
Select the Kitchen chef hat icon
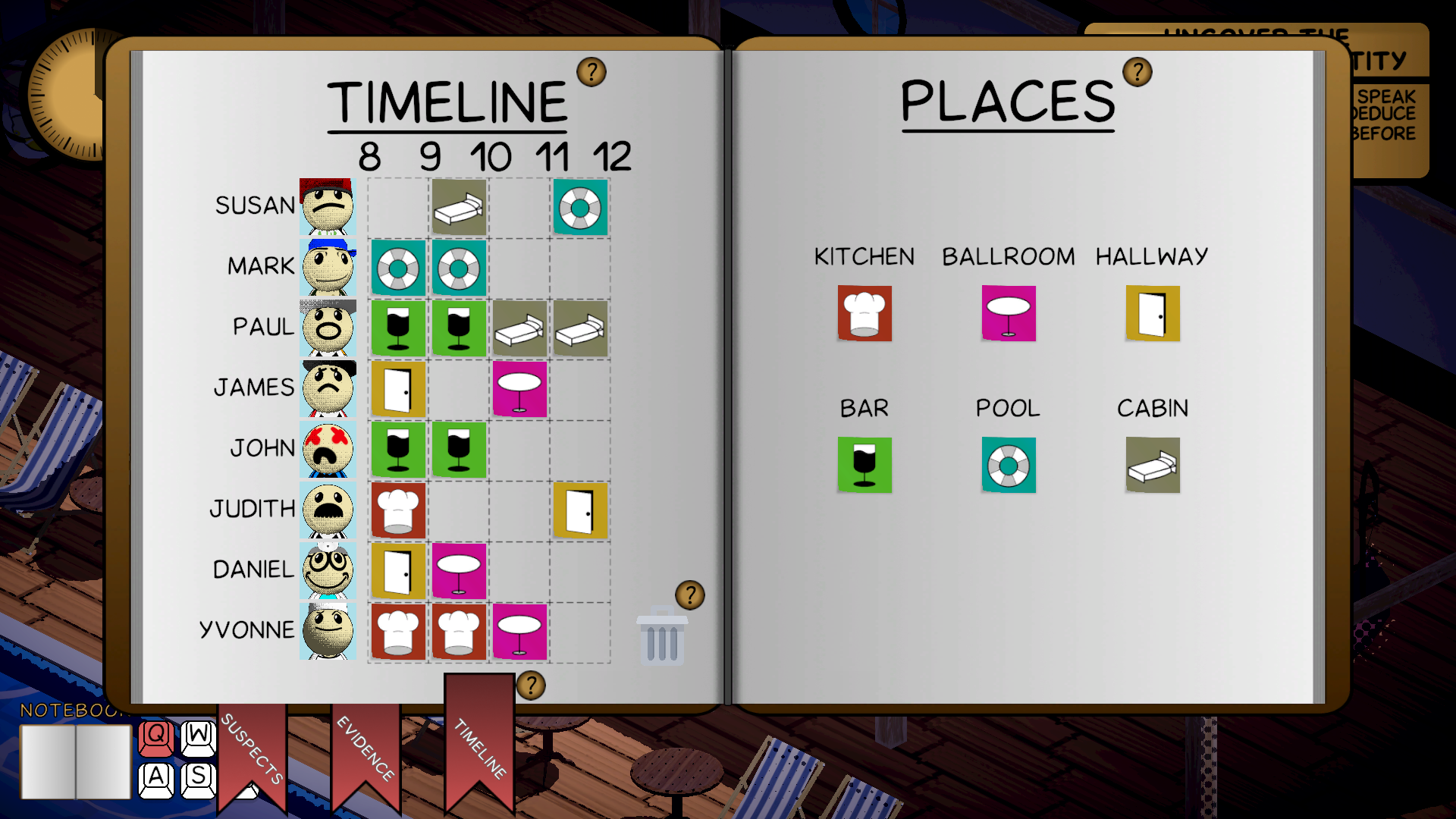[864, 314]
